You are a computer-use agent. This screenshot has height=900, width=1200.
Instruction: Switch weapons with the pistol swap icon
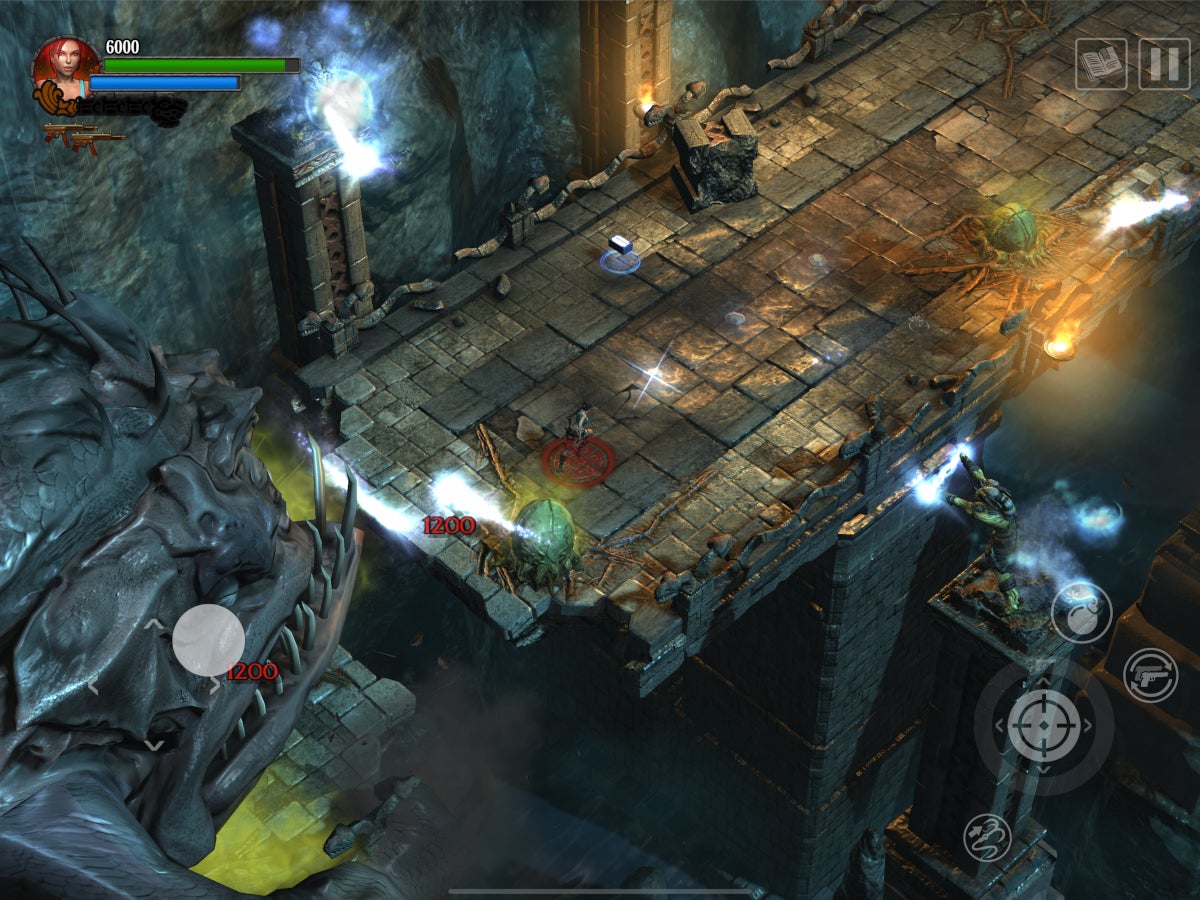(1150, 676)
